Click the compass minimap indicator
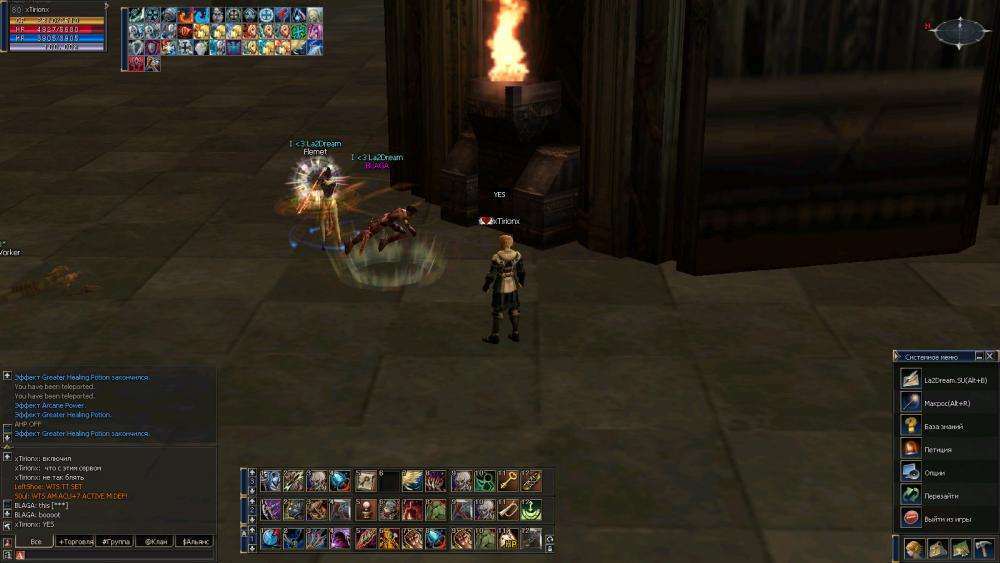1000x563 pixels. click(x=958, y=33)
